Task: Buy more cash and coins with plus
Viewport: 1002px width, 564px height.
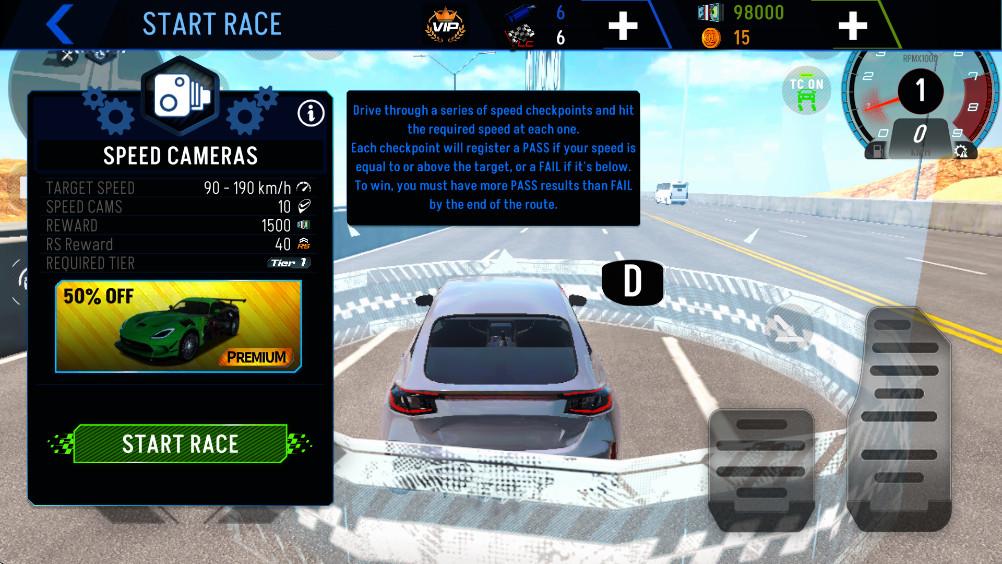Action: (x=852, y=24)
